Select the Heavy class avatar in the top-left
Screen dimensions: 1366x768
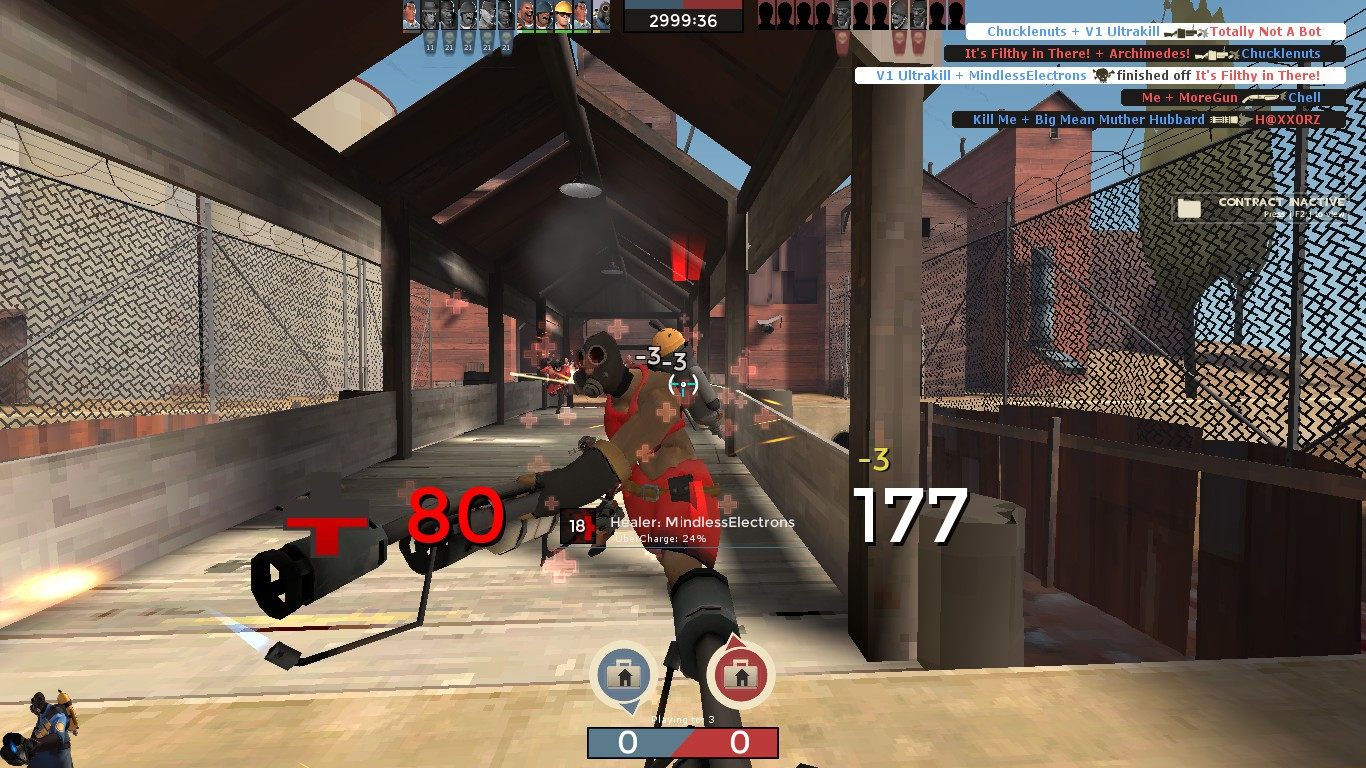(x=526, y=18)
